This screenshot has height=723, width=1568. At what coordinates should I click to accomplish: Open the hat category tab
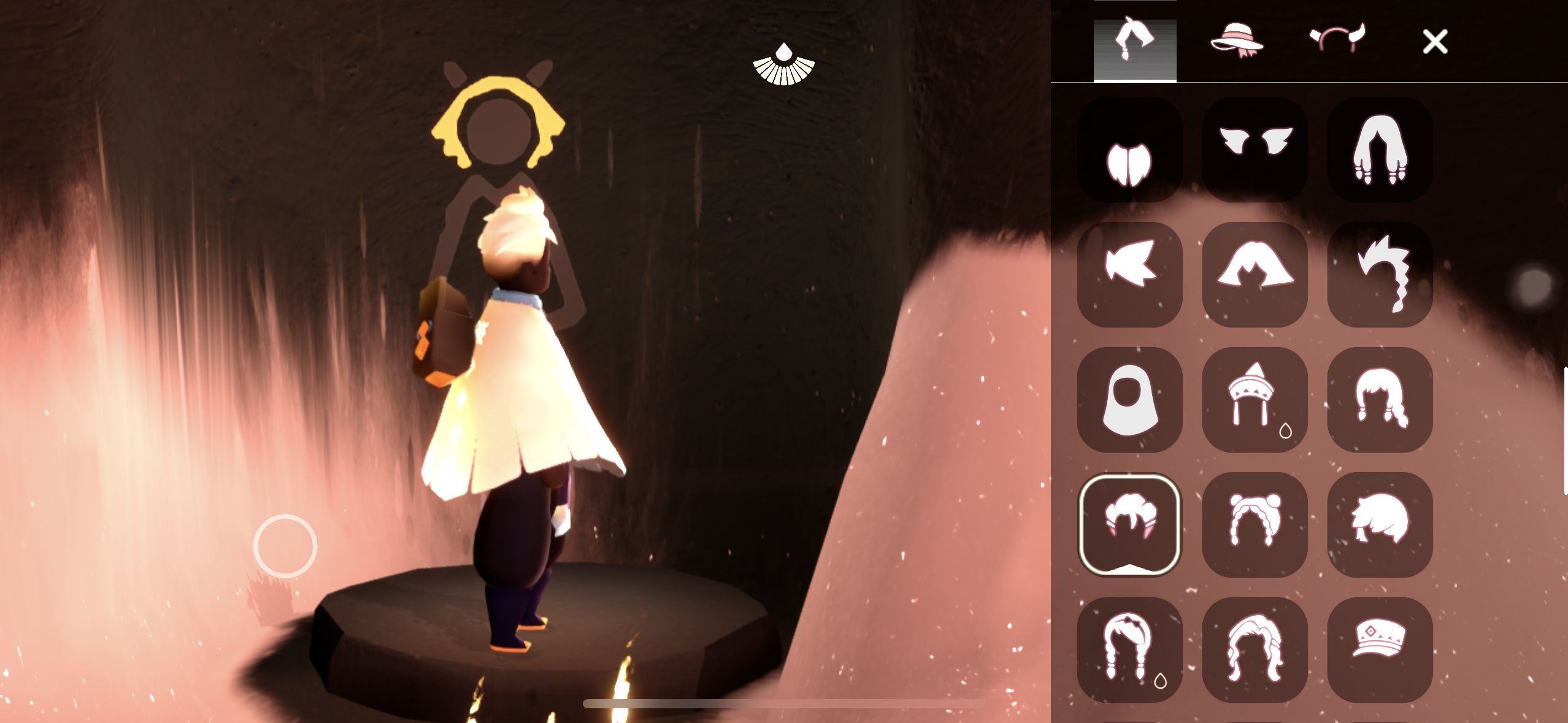click(x=1236, y=40)
